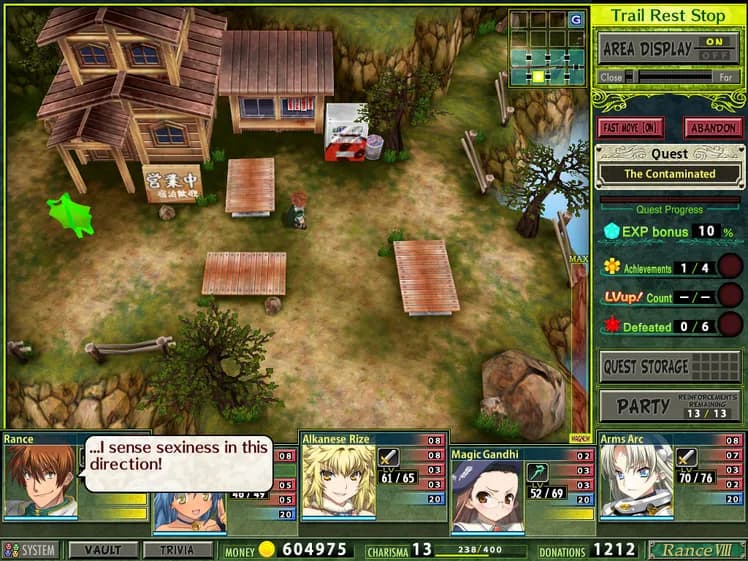This screenshot has height=561, width=748.
Task: View The Contaminated quest name panel
Action: click(670, 173)
